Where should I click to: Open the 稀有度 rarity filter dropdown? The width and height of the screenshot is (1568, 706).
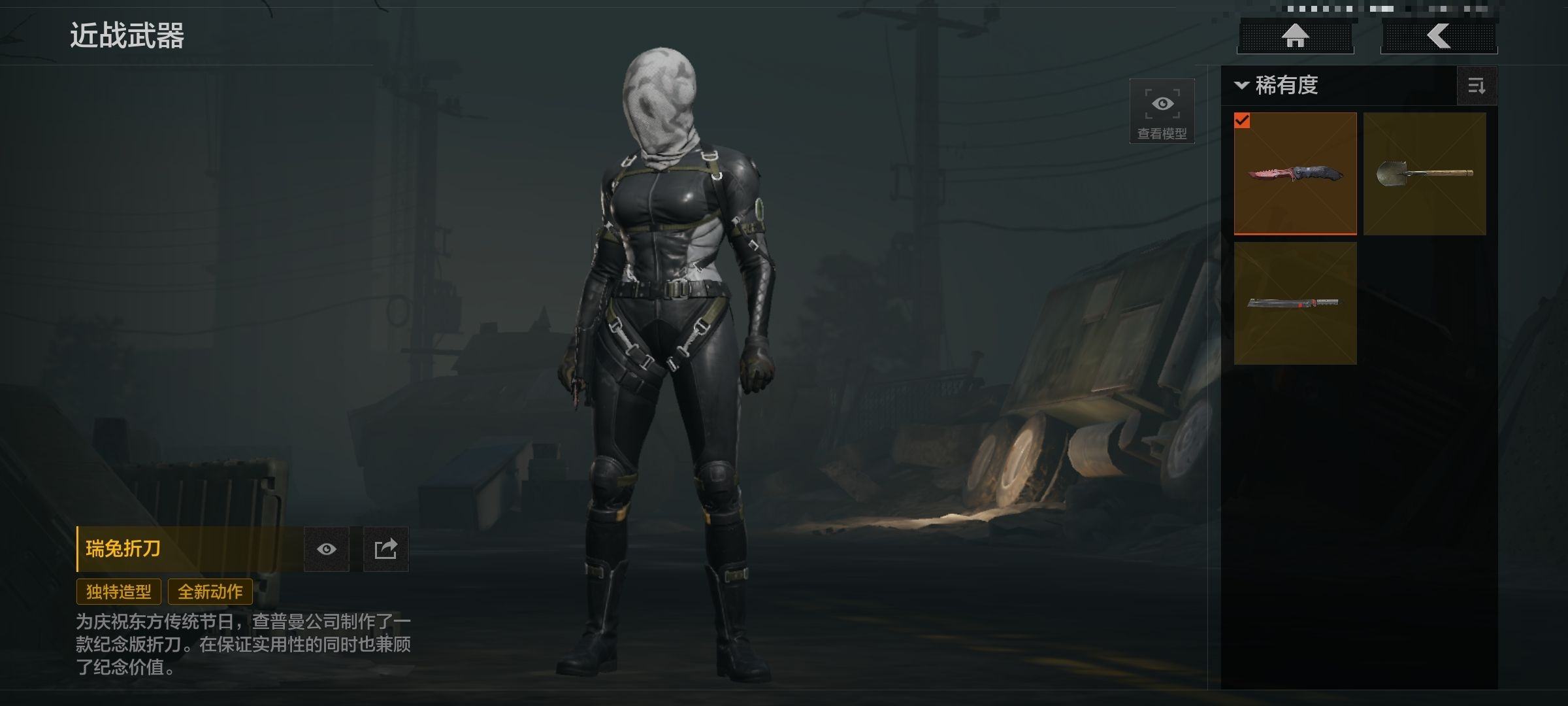[1278, 86]
